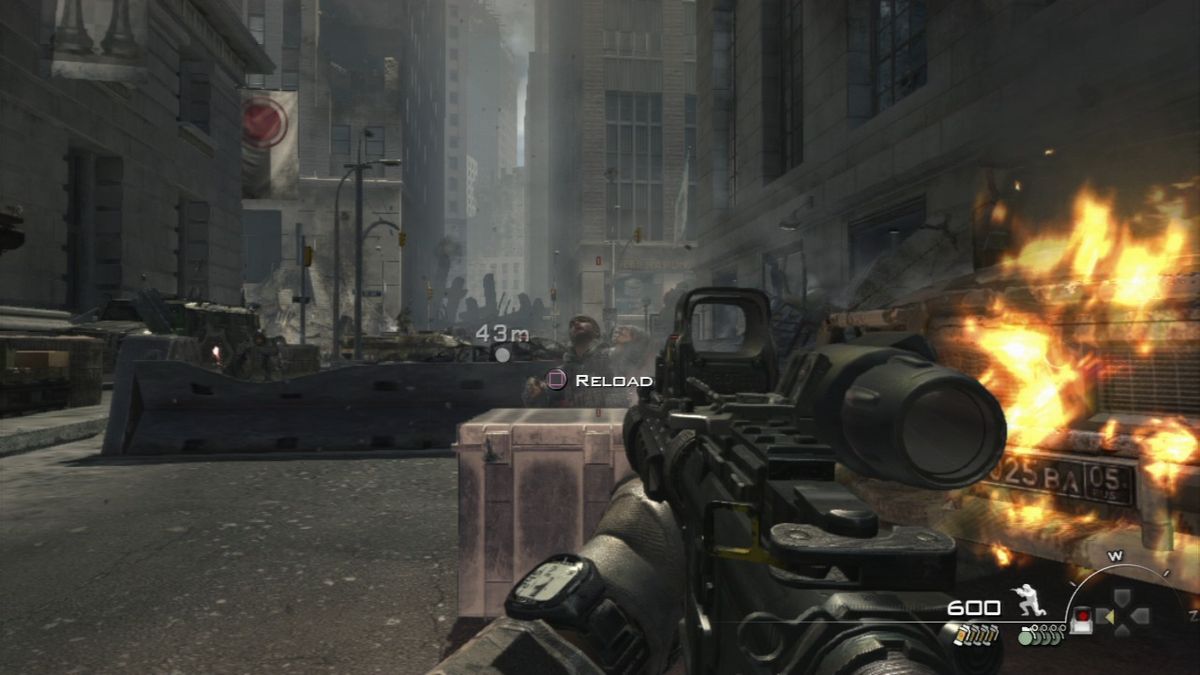Select the flashbang grenade icons
Screen dimensions: 1200x675
point(973,634)
